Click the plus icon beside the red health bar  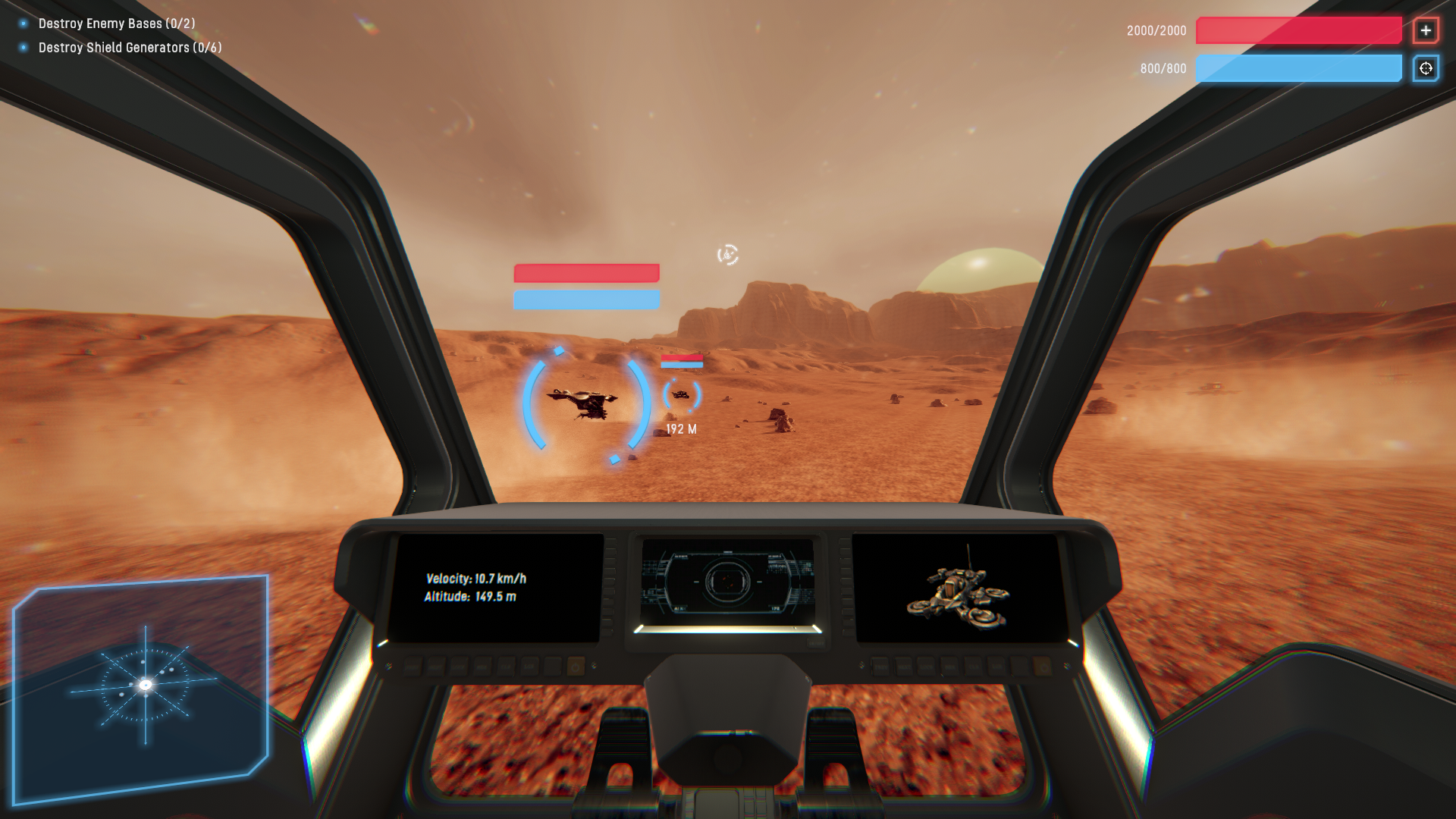click(1426, 30)
